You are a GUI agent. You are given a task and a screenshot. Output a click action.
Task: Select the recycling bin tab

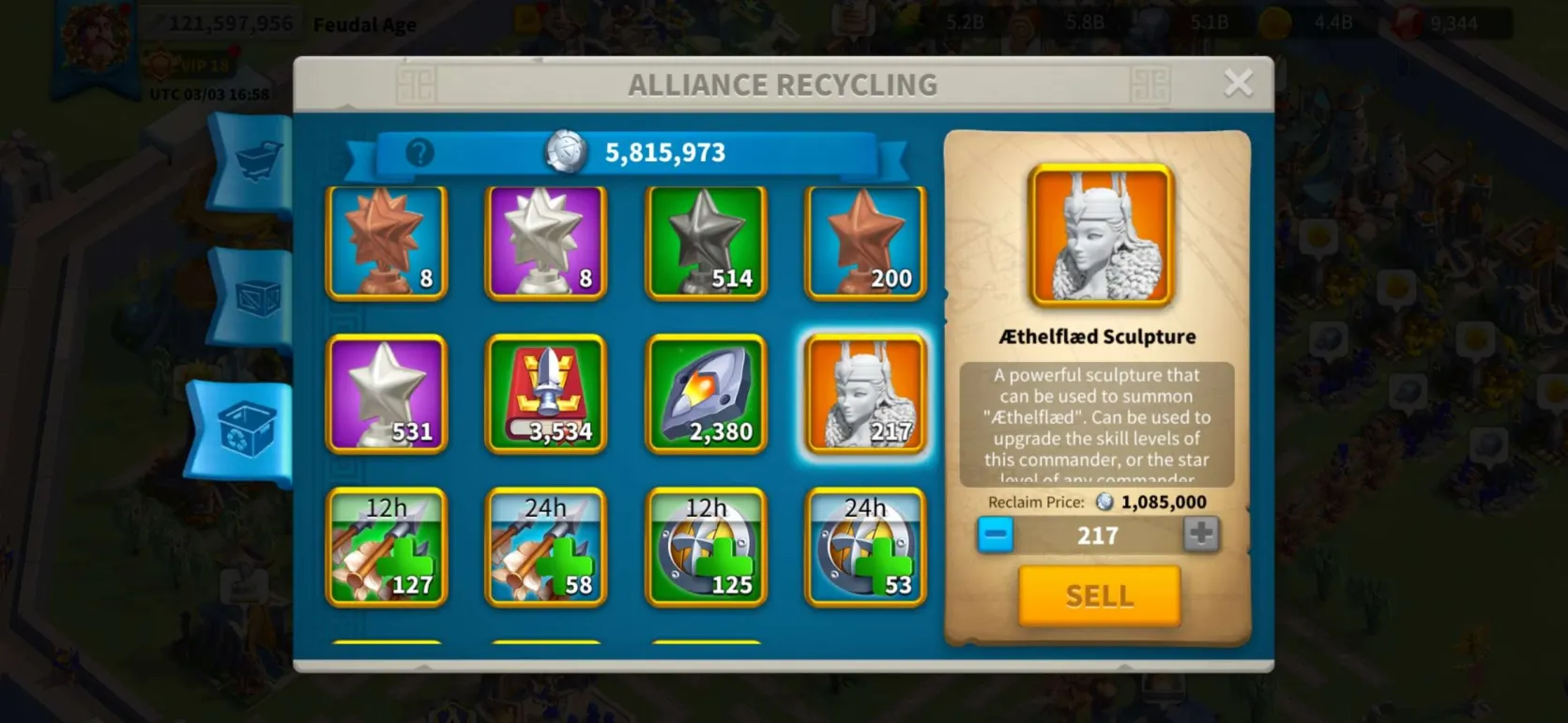click(246, 431)
